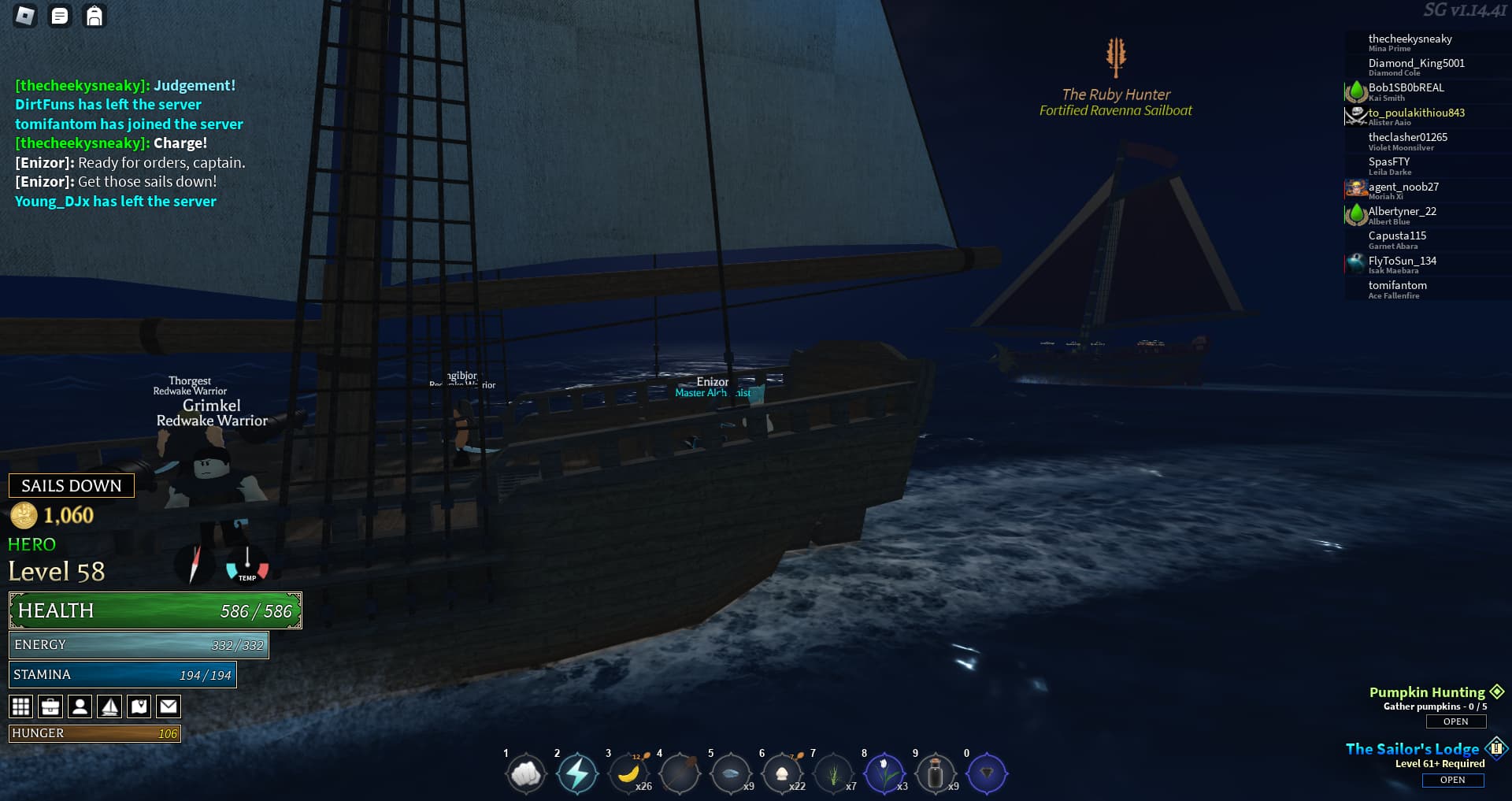Screen dimensions: 1512x801
Task: Open The Sailor's Lodge quest
Action: (x=1453, y=780)
